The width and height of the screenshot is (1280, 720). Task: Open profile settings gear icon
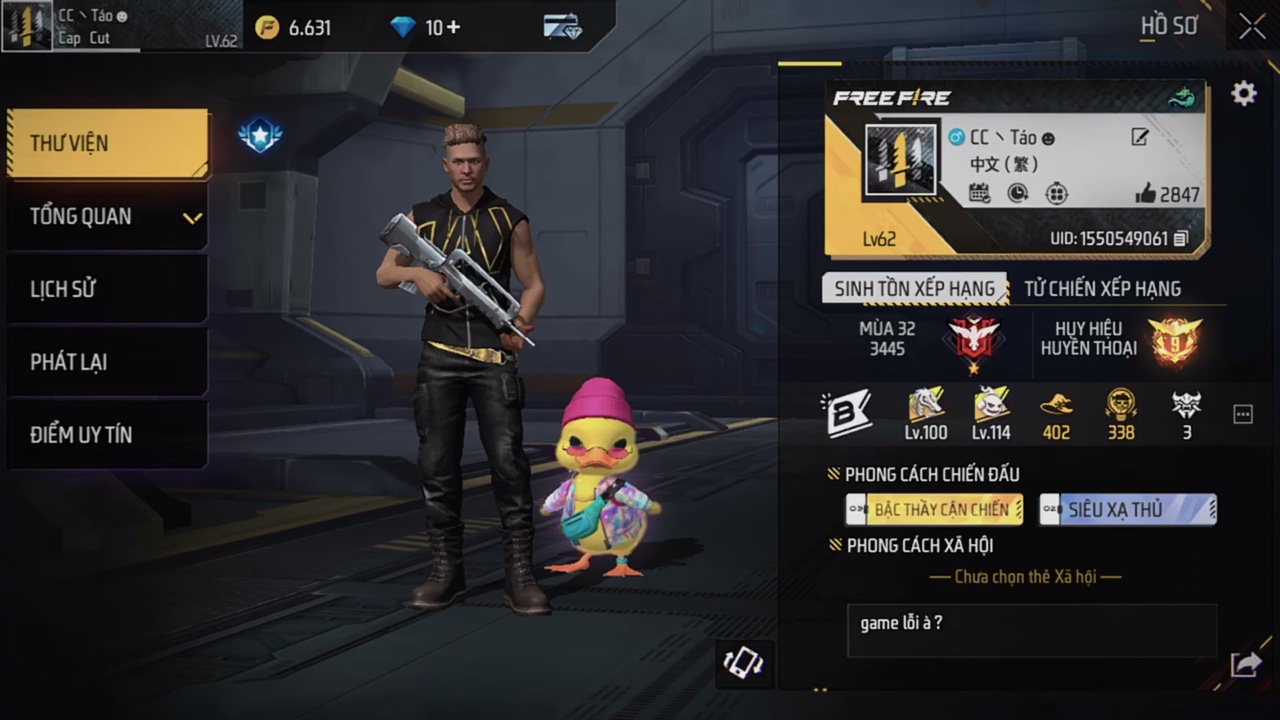(1243, 94)
